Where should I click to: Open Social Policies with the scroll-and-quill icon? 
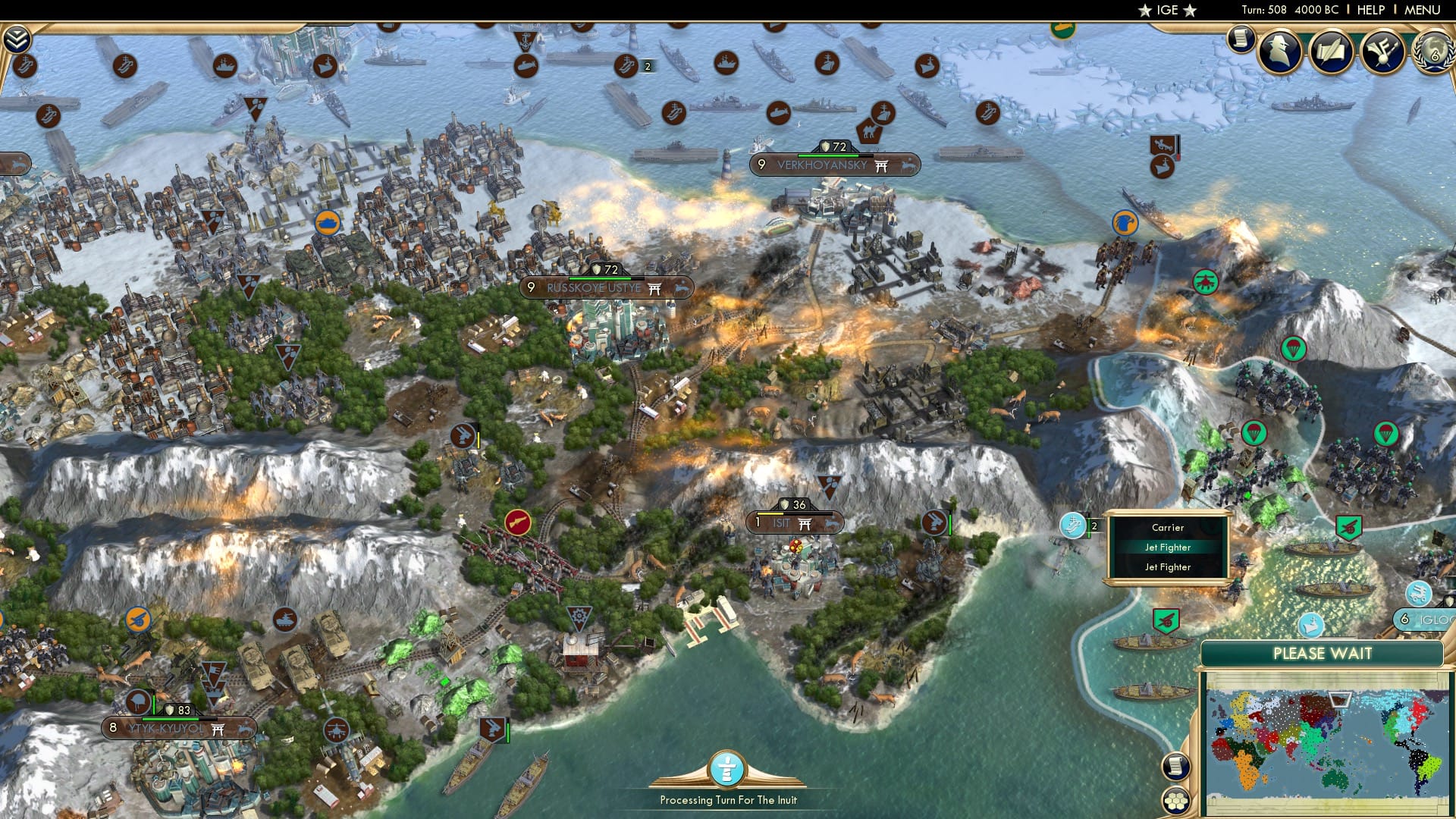[x=1332, y=51]
